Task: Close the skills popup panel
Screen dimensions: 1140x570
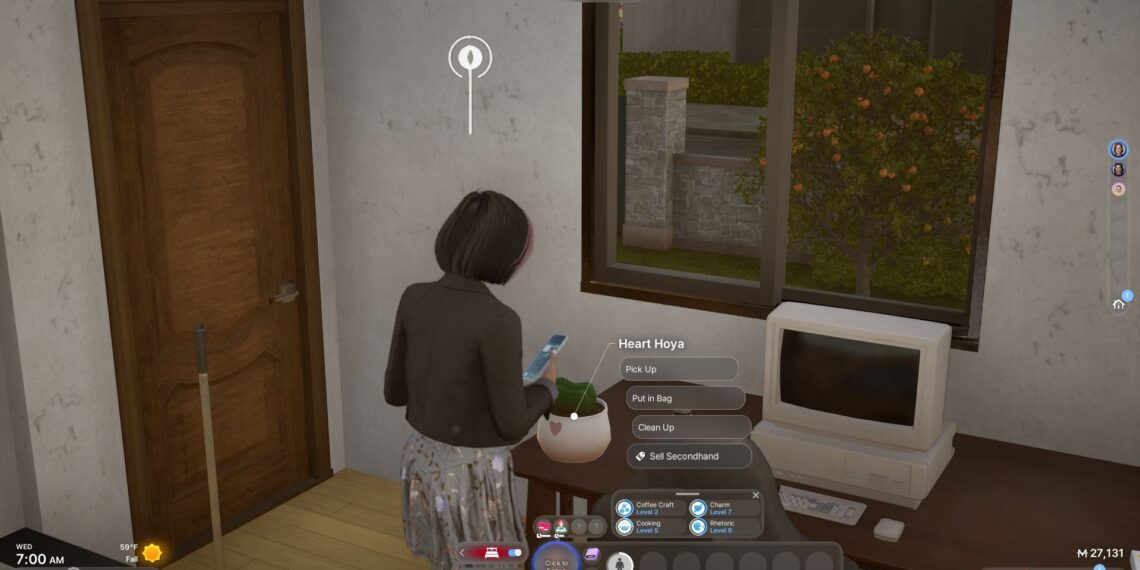Action: [756, 495]
